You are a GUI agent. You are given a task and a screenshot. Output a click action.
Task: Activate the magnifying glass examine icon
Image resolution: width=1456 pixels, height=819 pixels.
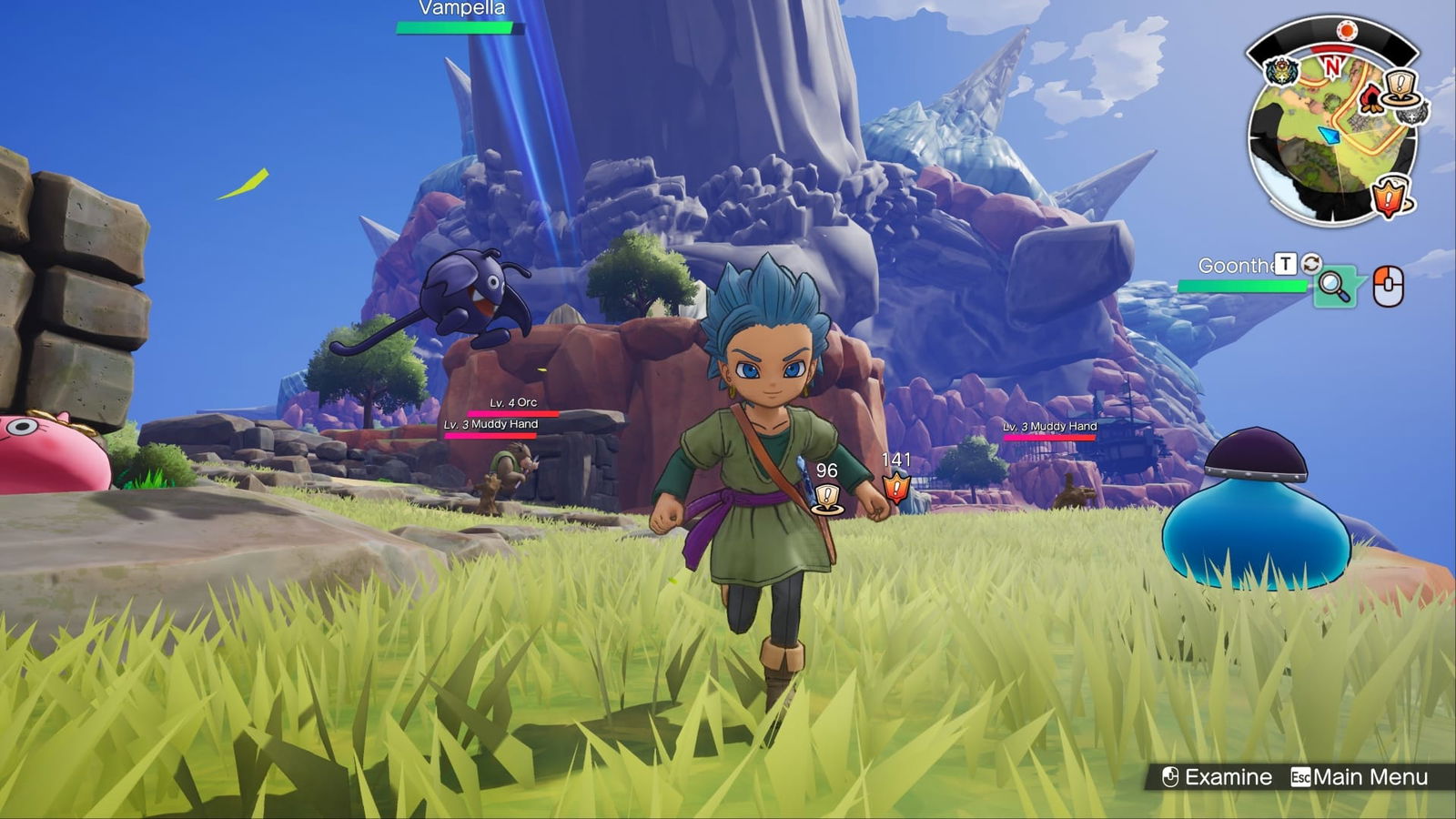tap(1334, 287)
